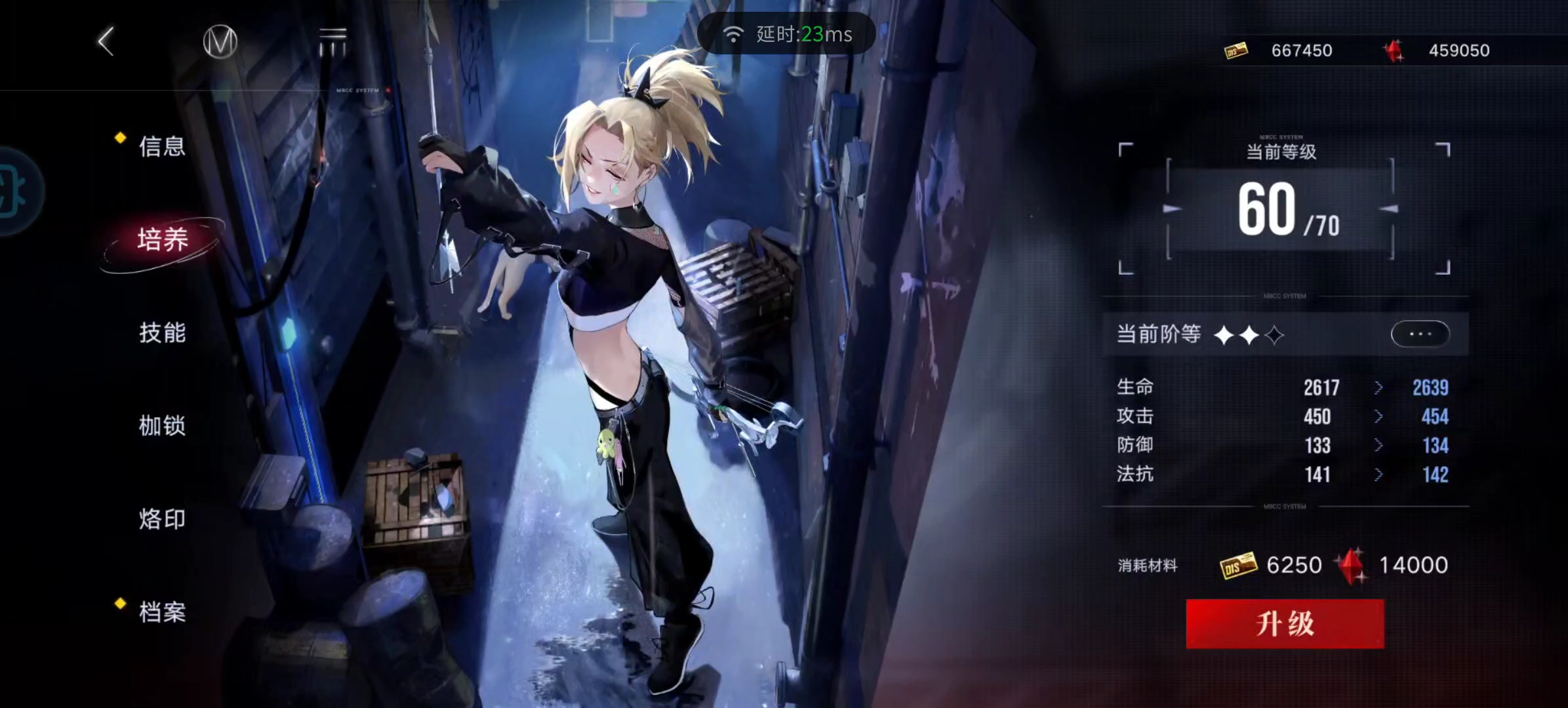Switch to the 技能 tab

[163, 333]
